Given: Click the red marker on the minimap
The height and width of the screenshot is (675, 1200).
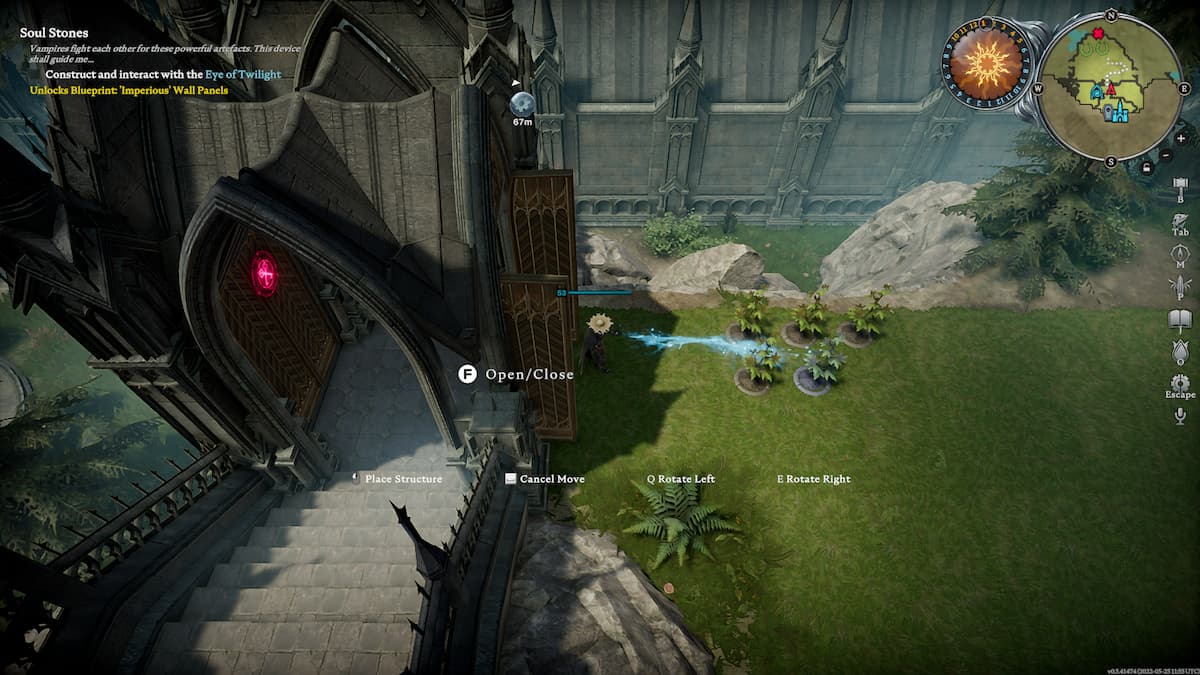Looking at the screenshot, I should pos(1098,34).
